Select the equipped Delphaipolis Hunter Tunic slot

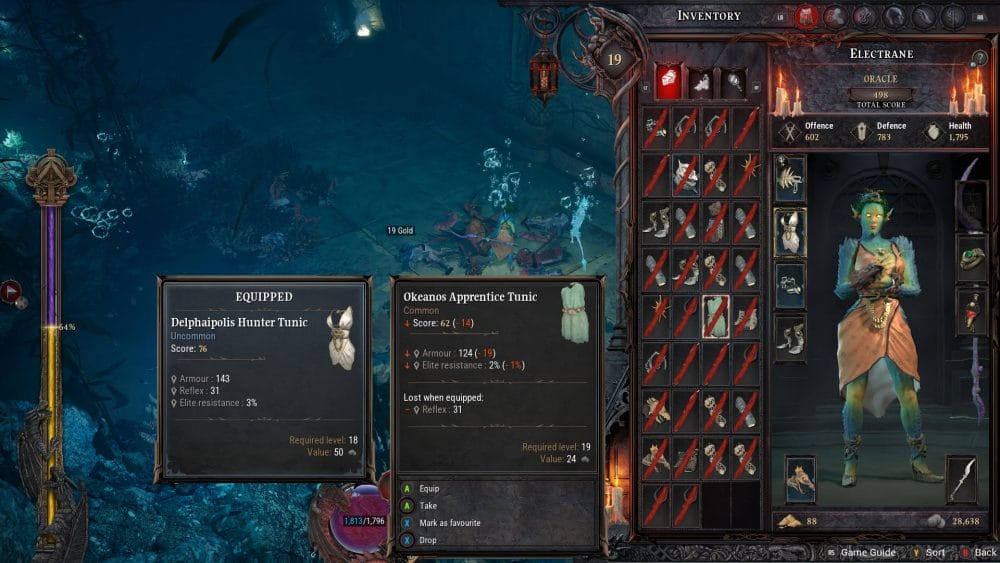(790, 229)
